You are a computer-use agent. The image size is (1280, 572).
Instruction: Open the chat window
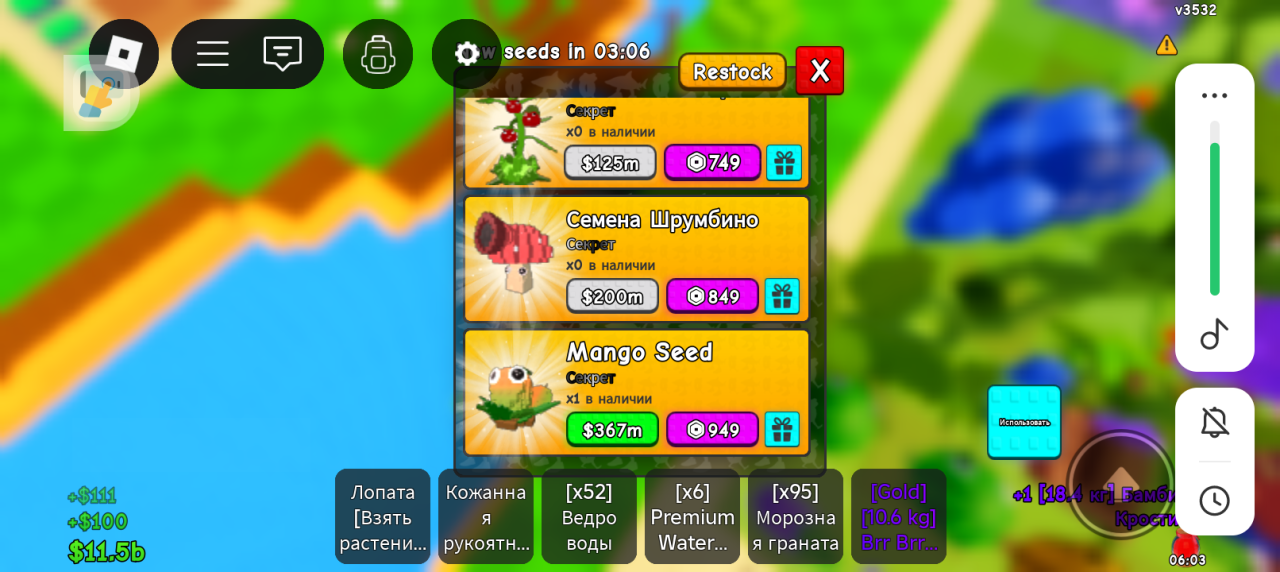click(282, 53)
